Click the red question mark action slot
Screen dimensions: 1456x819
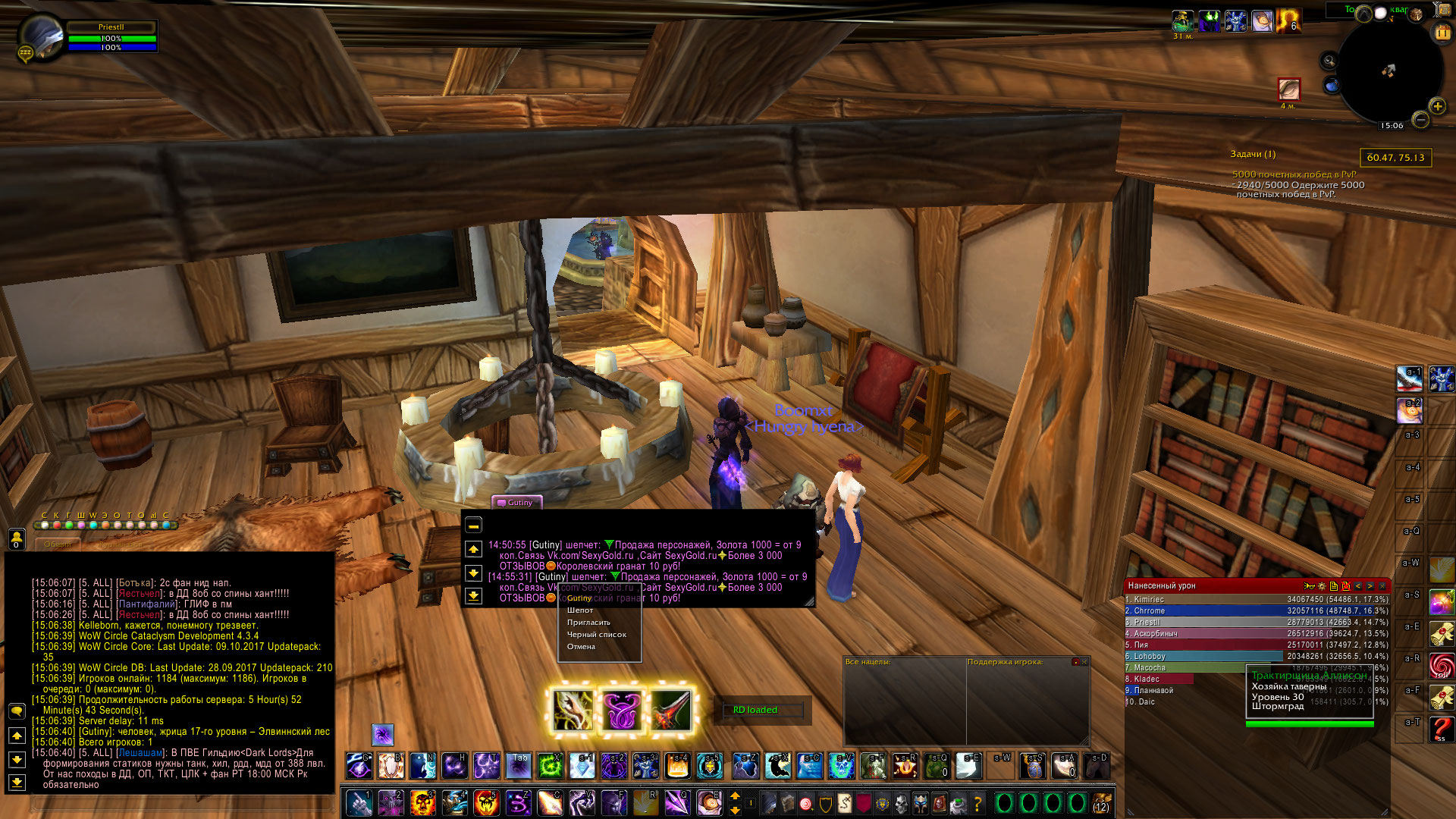point(1442,730)
